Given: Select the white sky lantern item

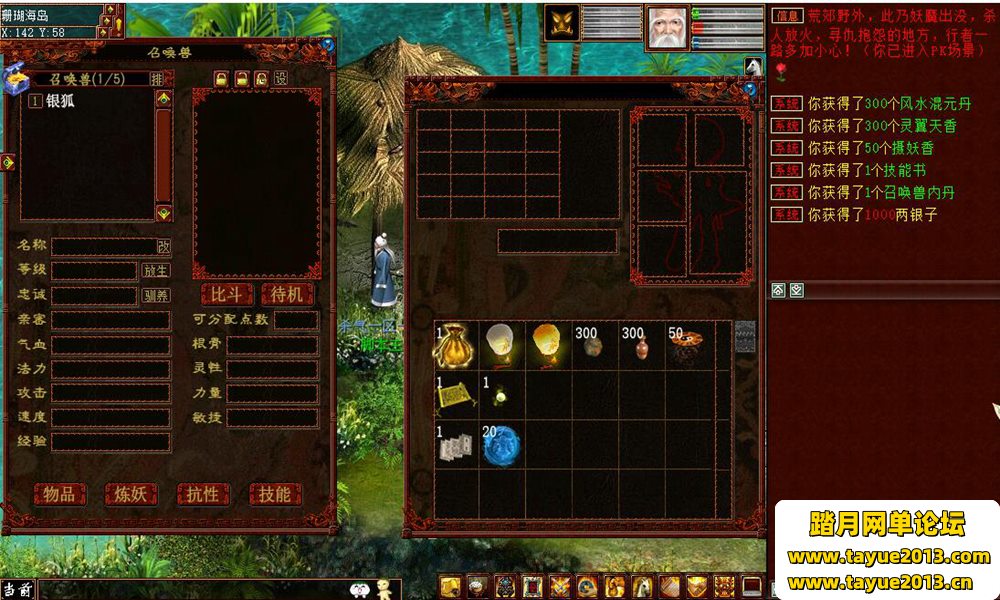Looking at the screenshot, I should [x=503, y=345].
